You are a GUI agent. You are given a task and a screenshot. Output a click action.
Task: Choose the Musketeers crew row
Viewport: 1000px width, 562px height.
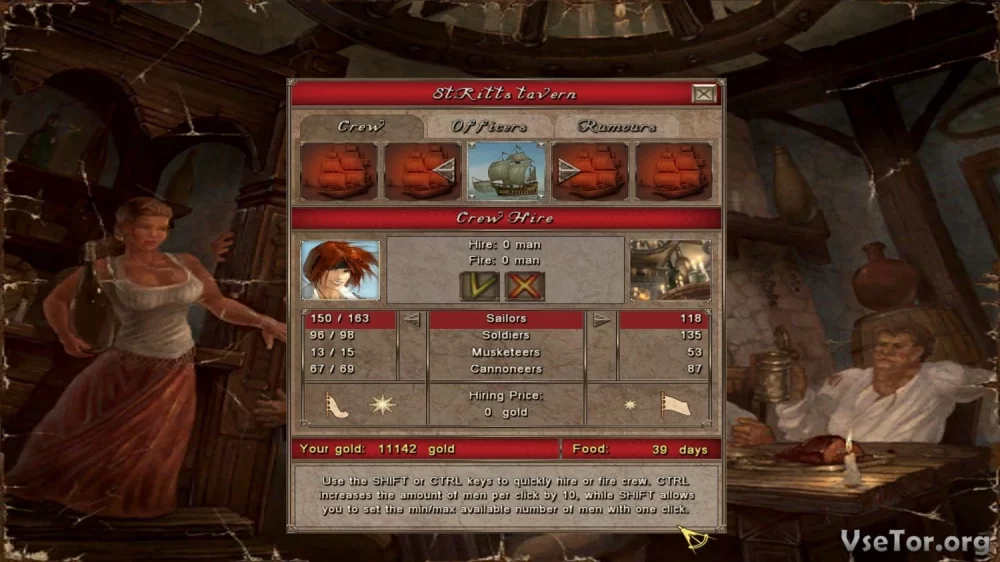click(x=505, y=352)
